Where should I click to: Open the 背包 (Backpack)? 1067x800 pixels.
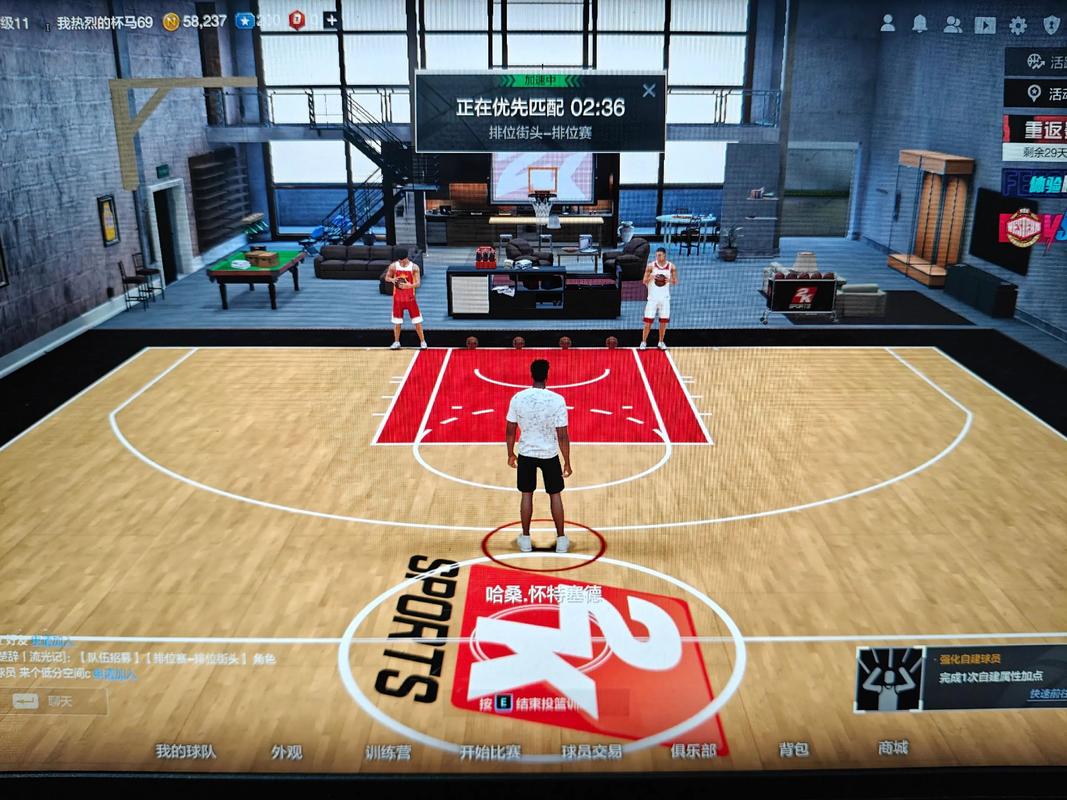pyautogui.click(x=794, y=749)
